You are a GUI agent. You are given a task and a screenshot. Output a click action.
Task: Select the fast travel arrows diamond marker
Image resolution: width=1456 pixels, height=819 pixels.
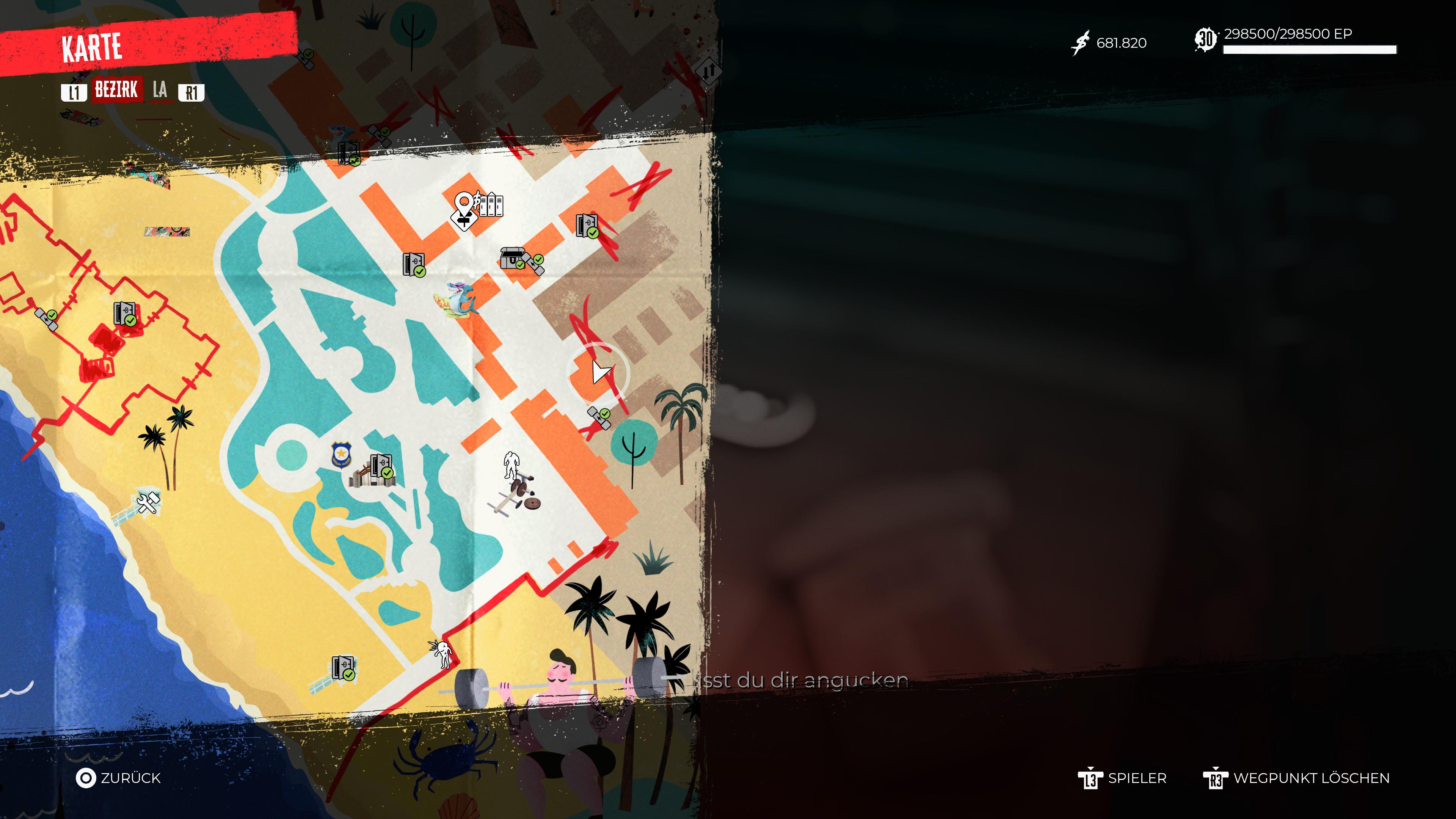(x=709, y=71)
